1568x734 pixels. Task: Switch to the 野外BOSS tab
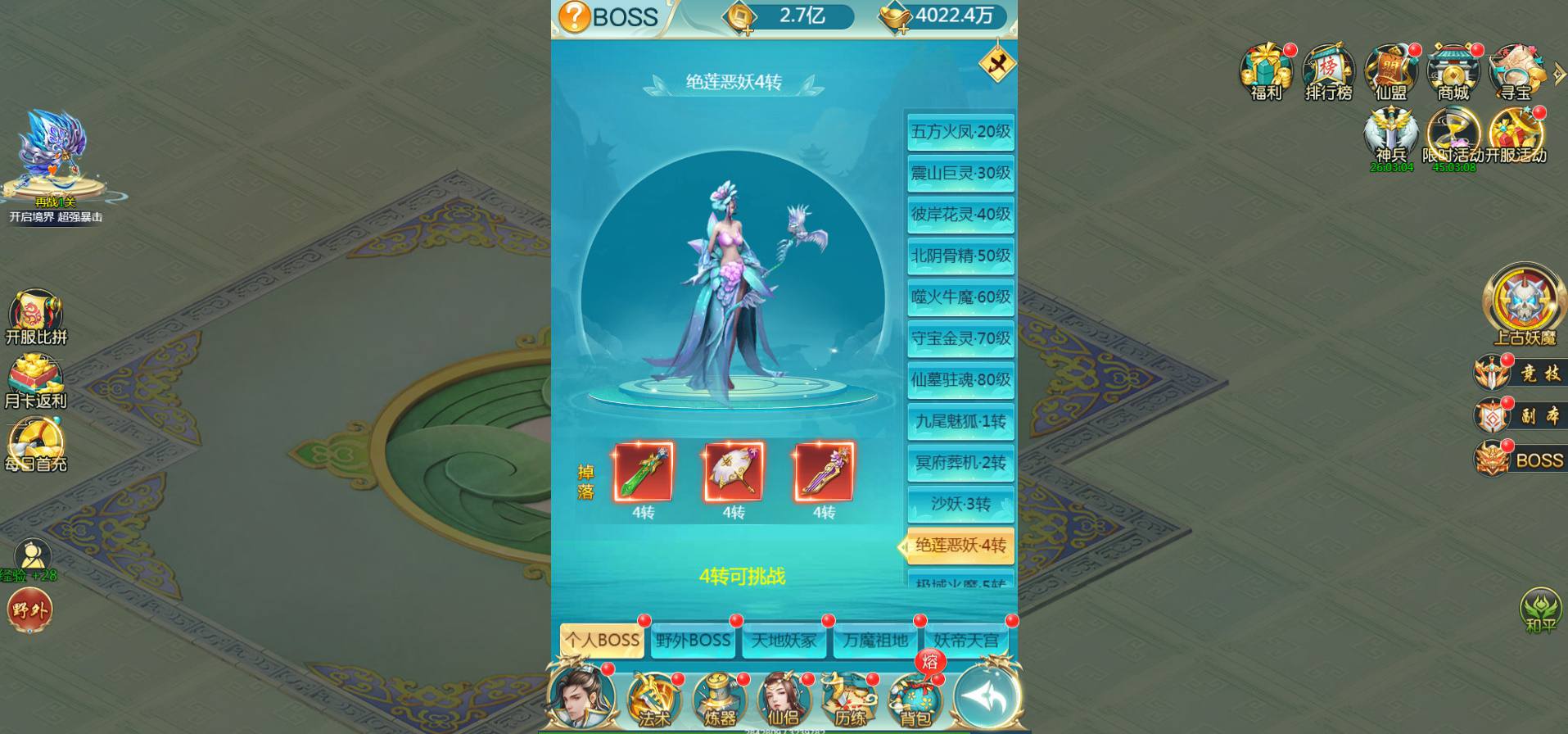pyautogui.click(x=693, y=641)
